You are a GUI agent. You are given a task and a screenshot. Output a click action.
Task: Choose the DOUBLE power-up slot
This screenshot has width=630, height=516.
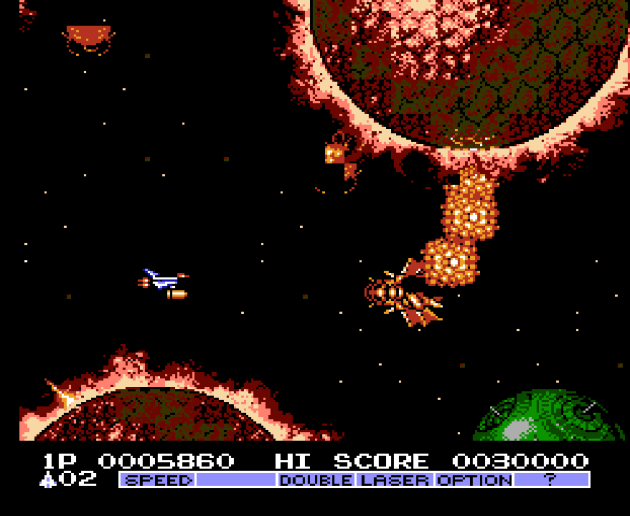[316, 480]
